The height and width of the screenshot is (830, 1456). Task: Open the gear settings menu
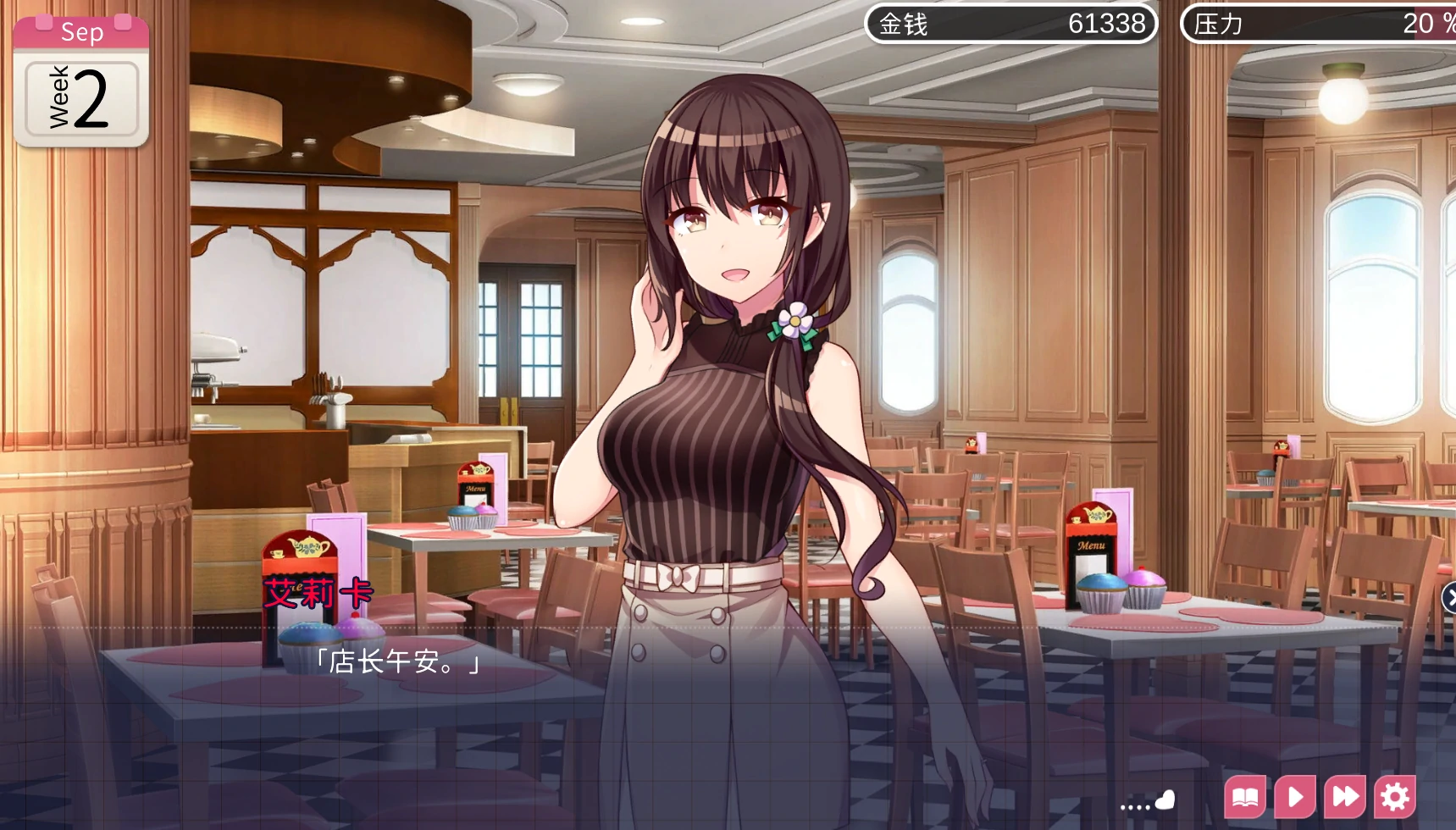(1395, 797)
